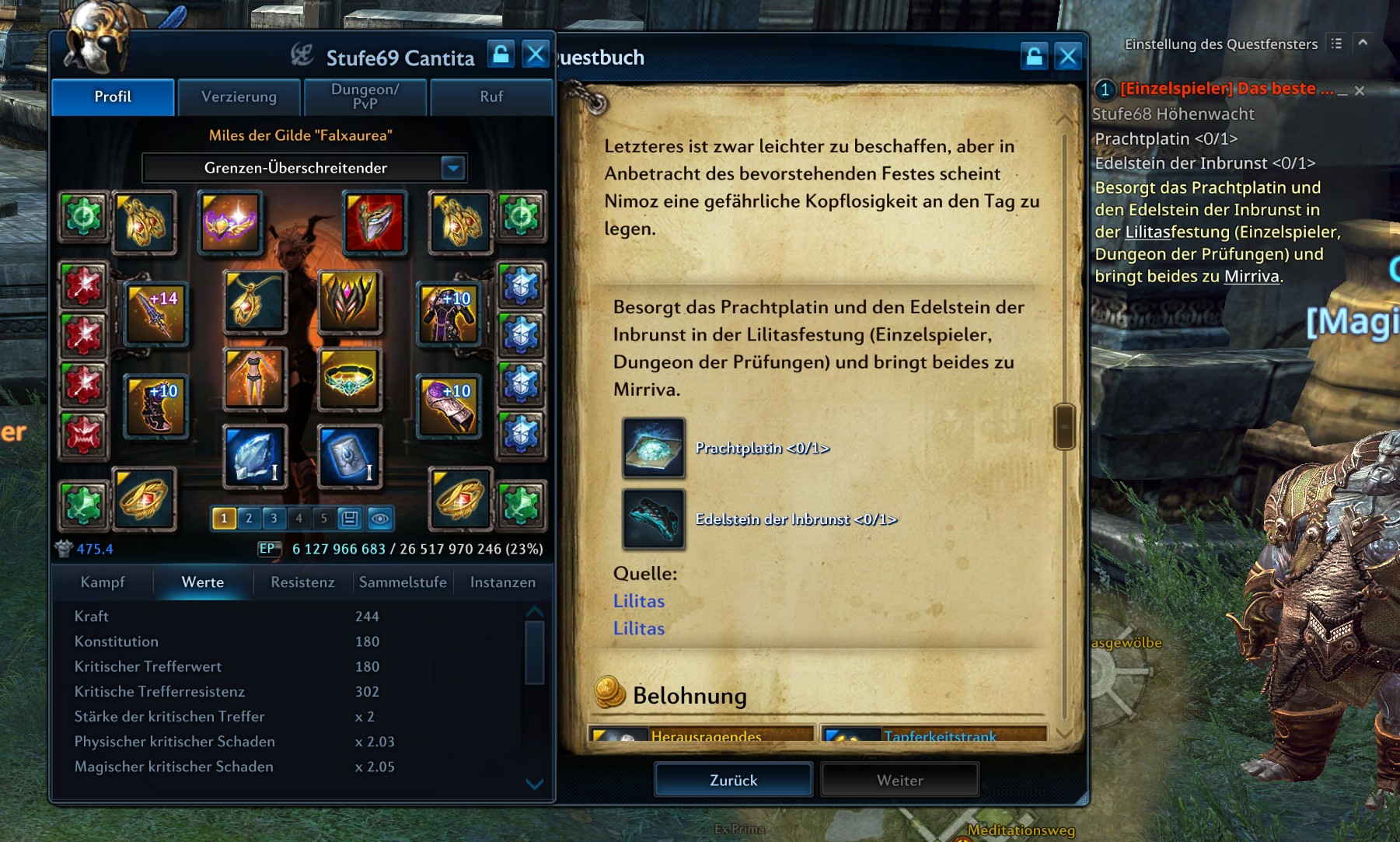Viewport: 1400px width, 842px height.
Task: Open the Sammelstufe tab
Action: pos(403,582)
